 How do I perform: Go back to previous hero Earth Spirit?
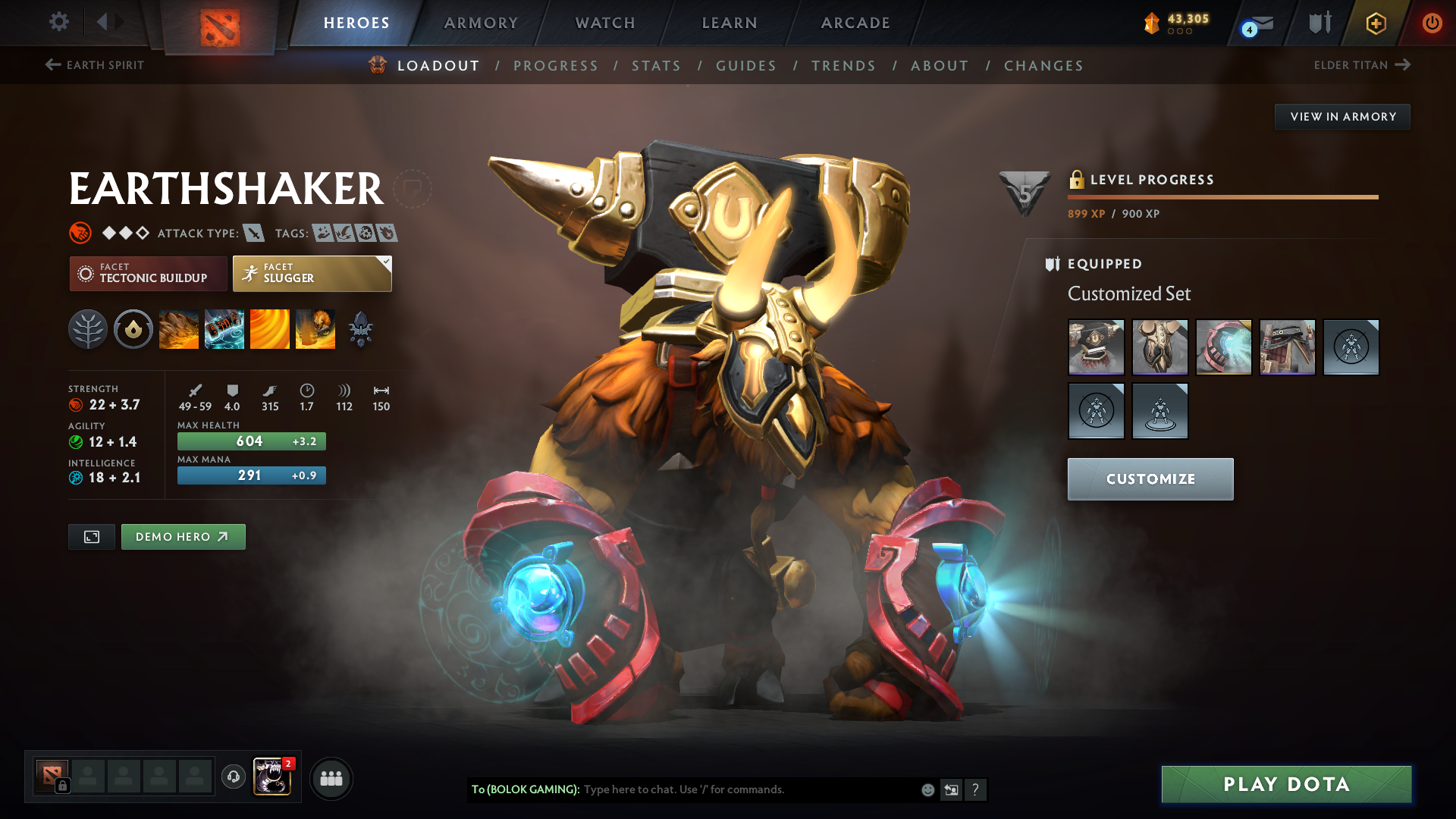point(95,65)
